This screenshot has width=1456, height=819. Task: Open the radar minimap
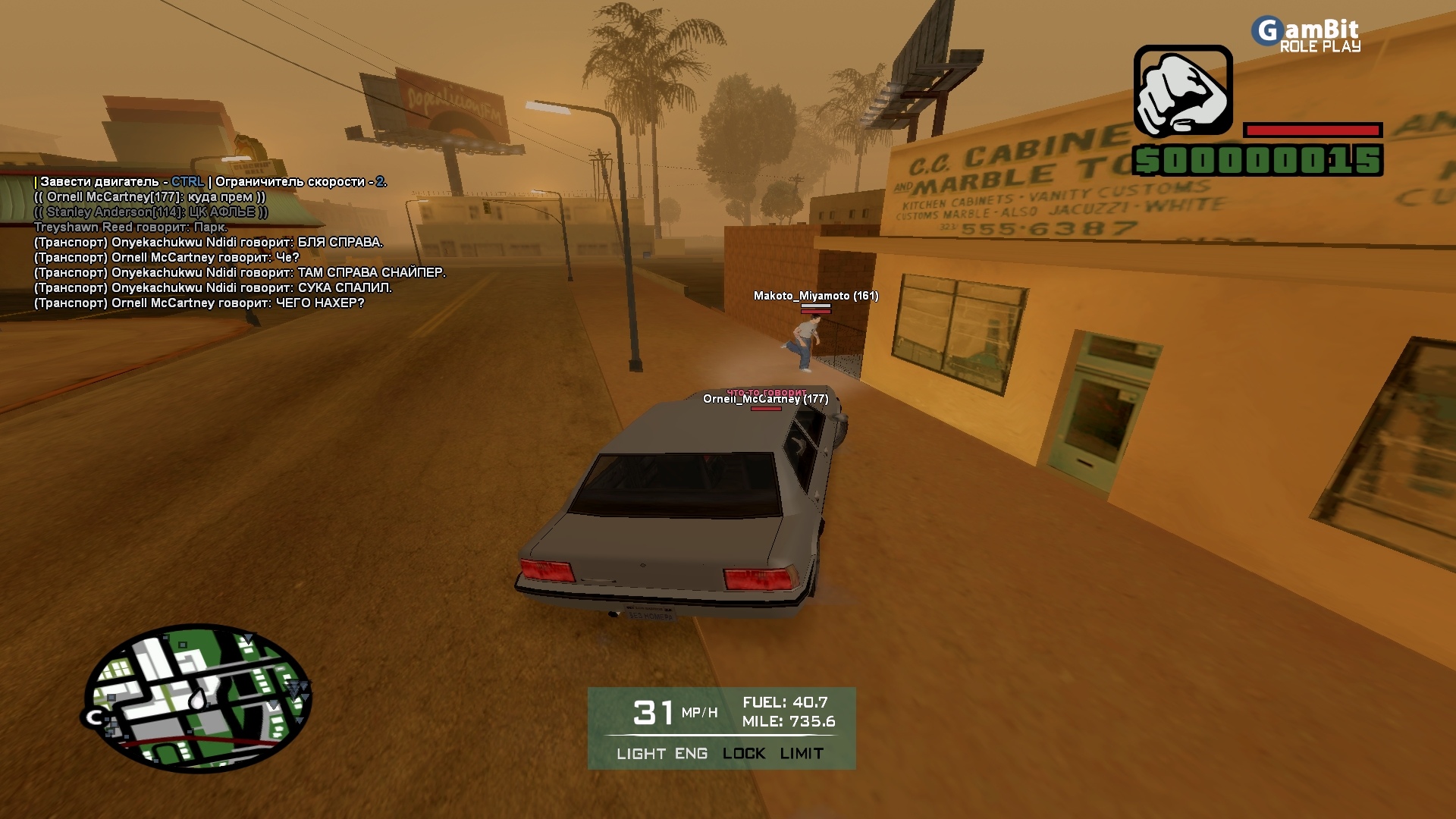[x=197, y=698]
